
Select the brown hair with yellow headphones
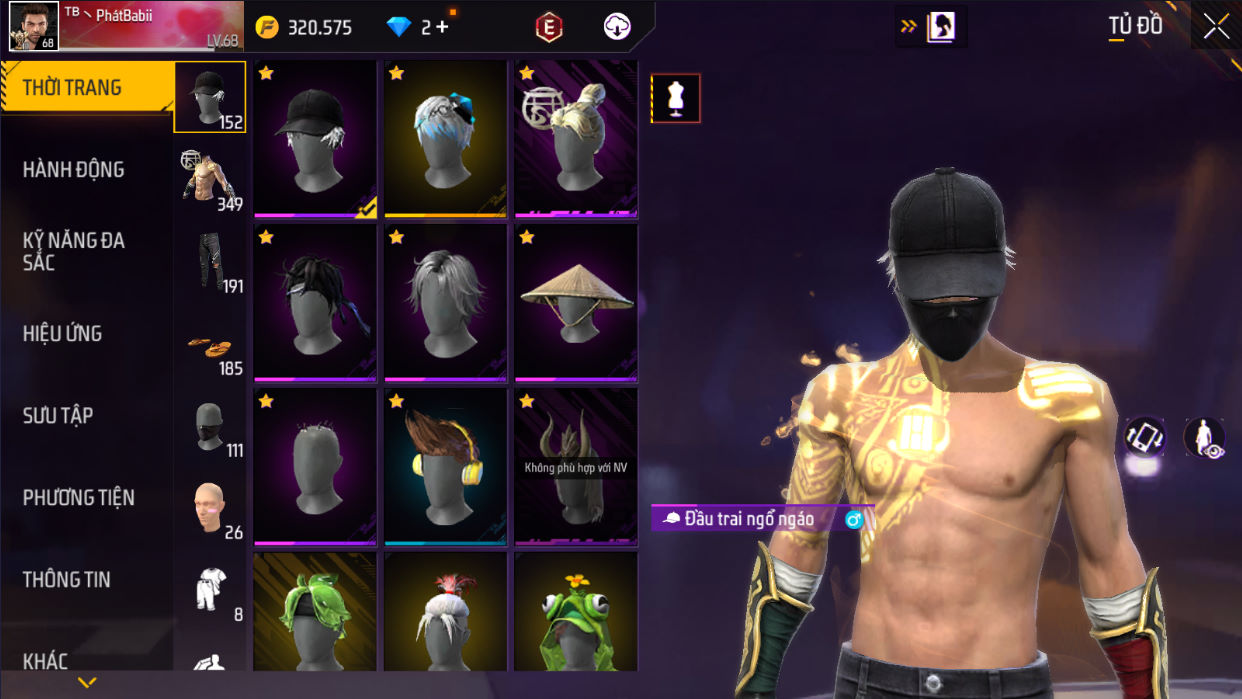[446, 466]
